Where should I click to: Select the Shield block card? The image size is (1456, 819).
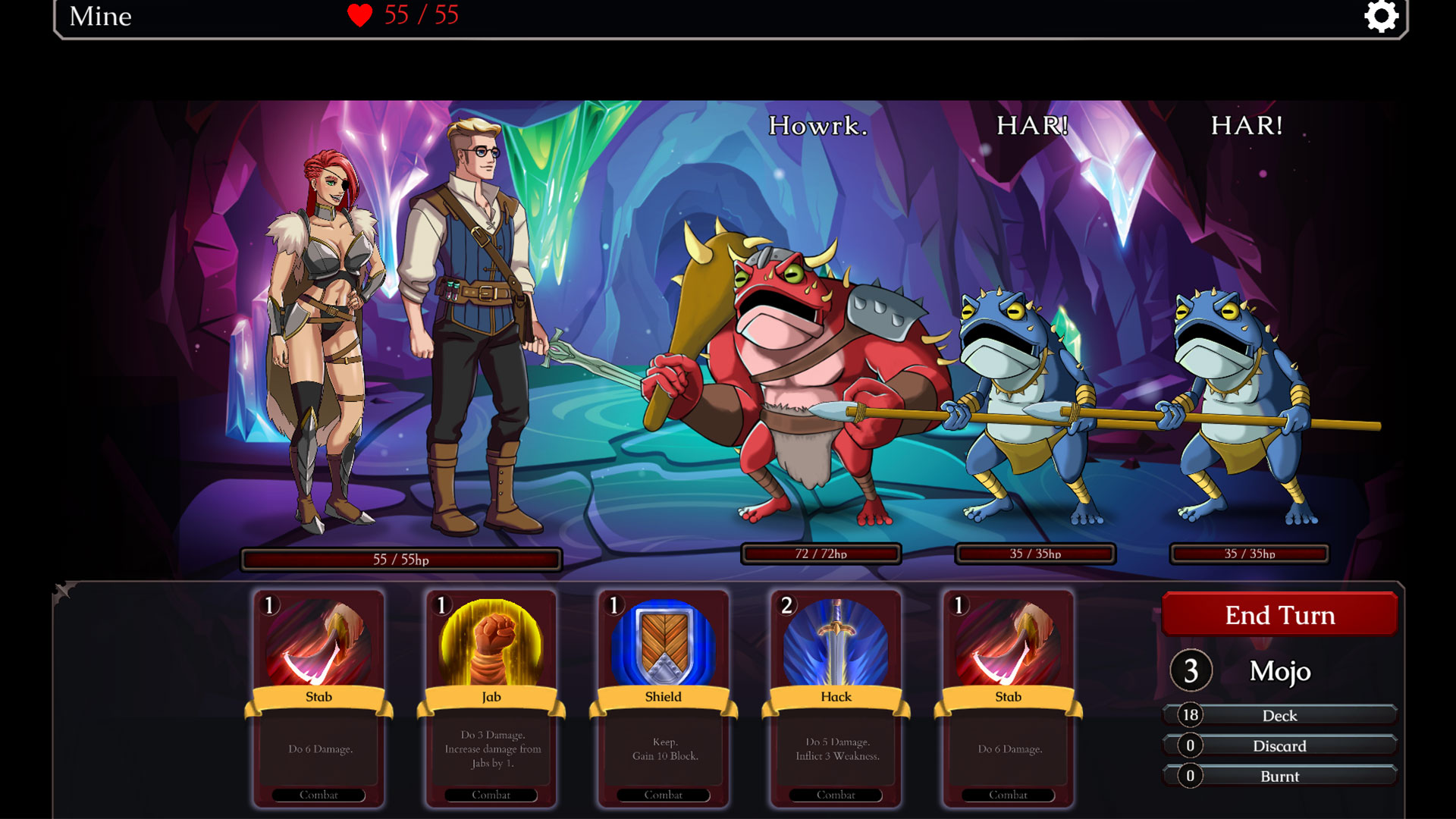pos(663,698)
